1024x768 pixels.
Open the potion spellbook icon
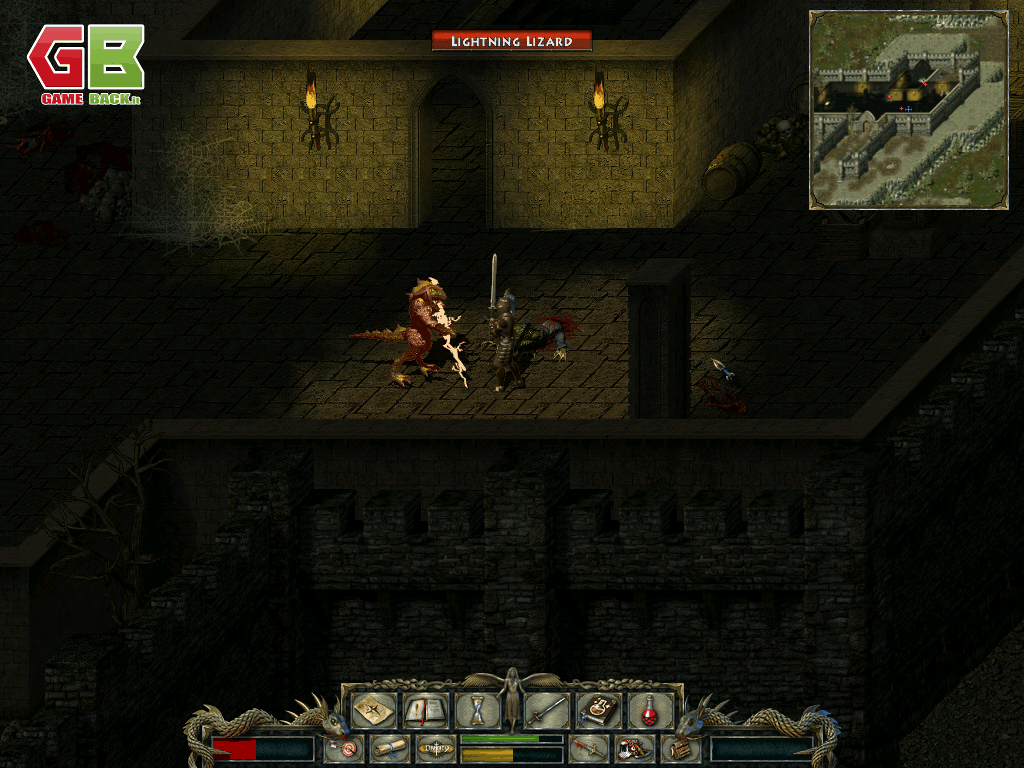pyautogui.click(x=599, y=711)
